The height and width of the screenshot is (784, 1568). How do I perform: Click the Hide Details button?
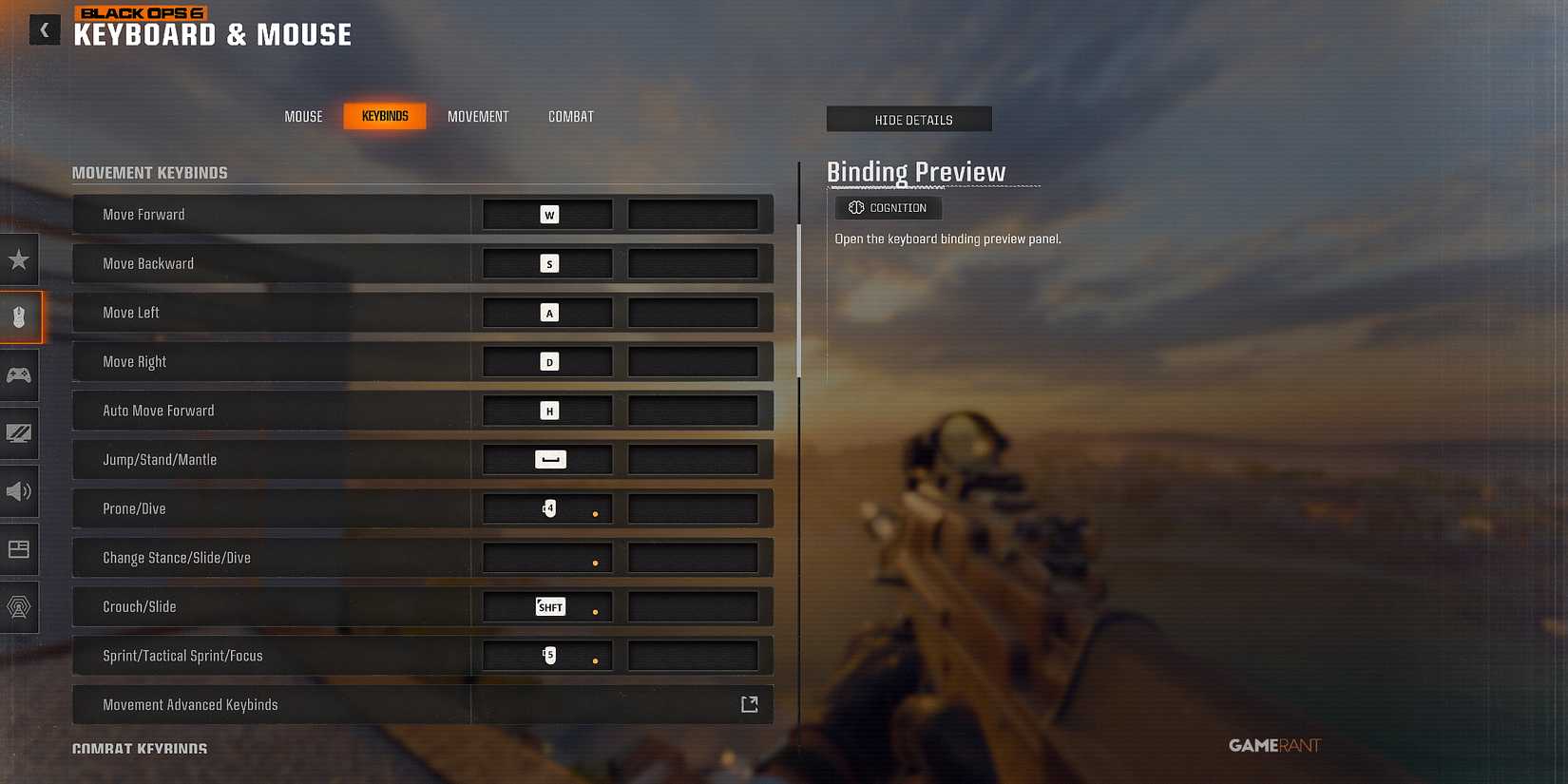point(908,119)
